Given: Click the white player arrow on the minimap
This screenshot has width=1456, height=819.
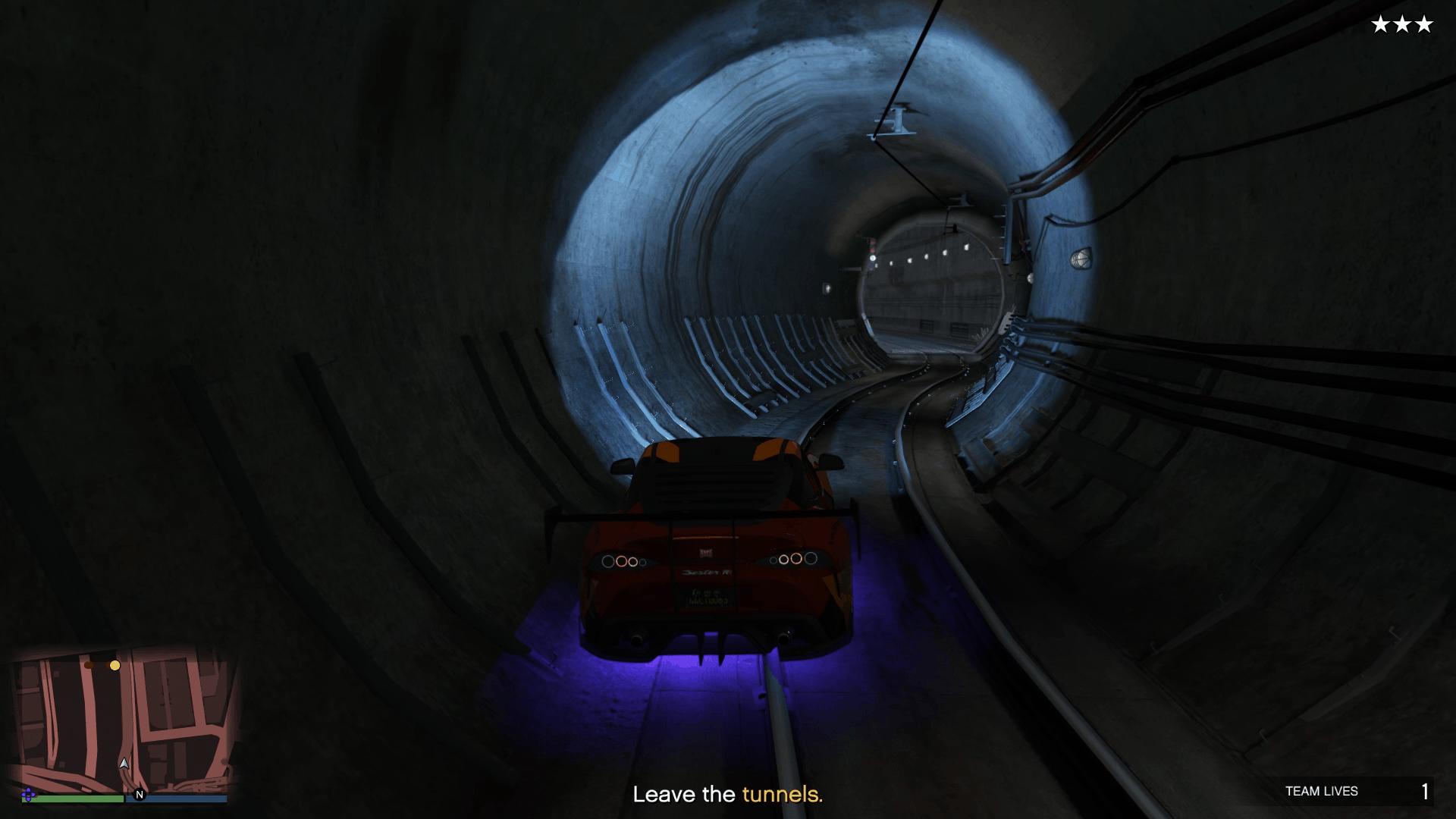Looking at the screenshot, I should click(x=124, y=763).
